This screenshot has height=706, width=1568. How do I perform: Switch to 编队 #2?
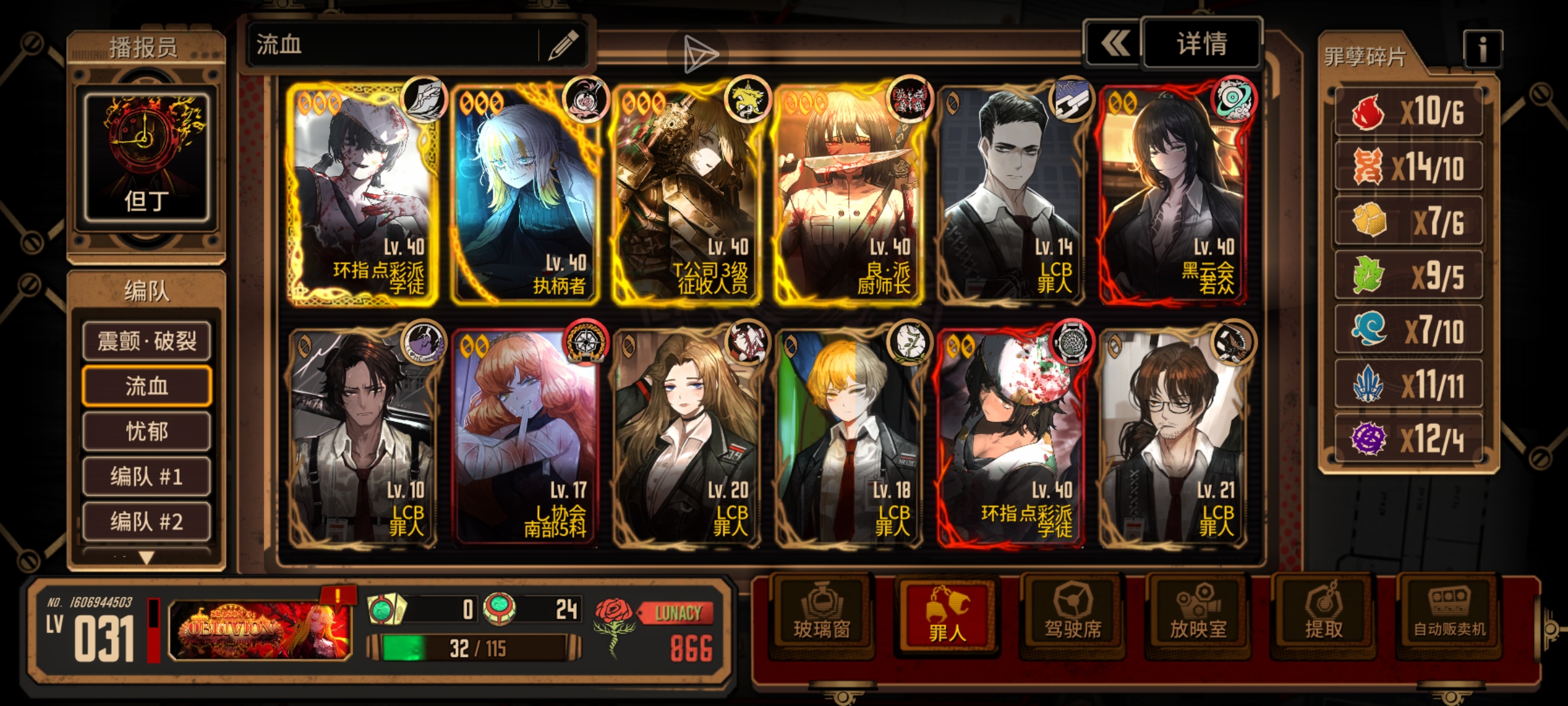(146, 522)
